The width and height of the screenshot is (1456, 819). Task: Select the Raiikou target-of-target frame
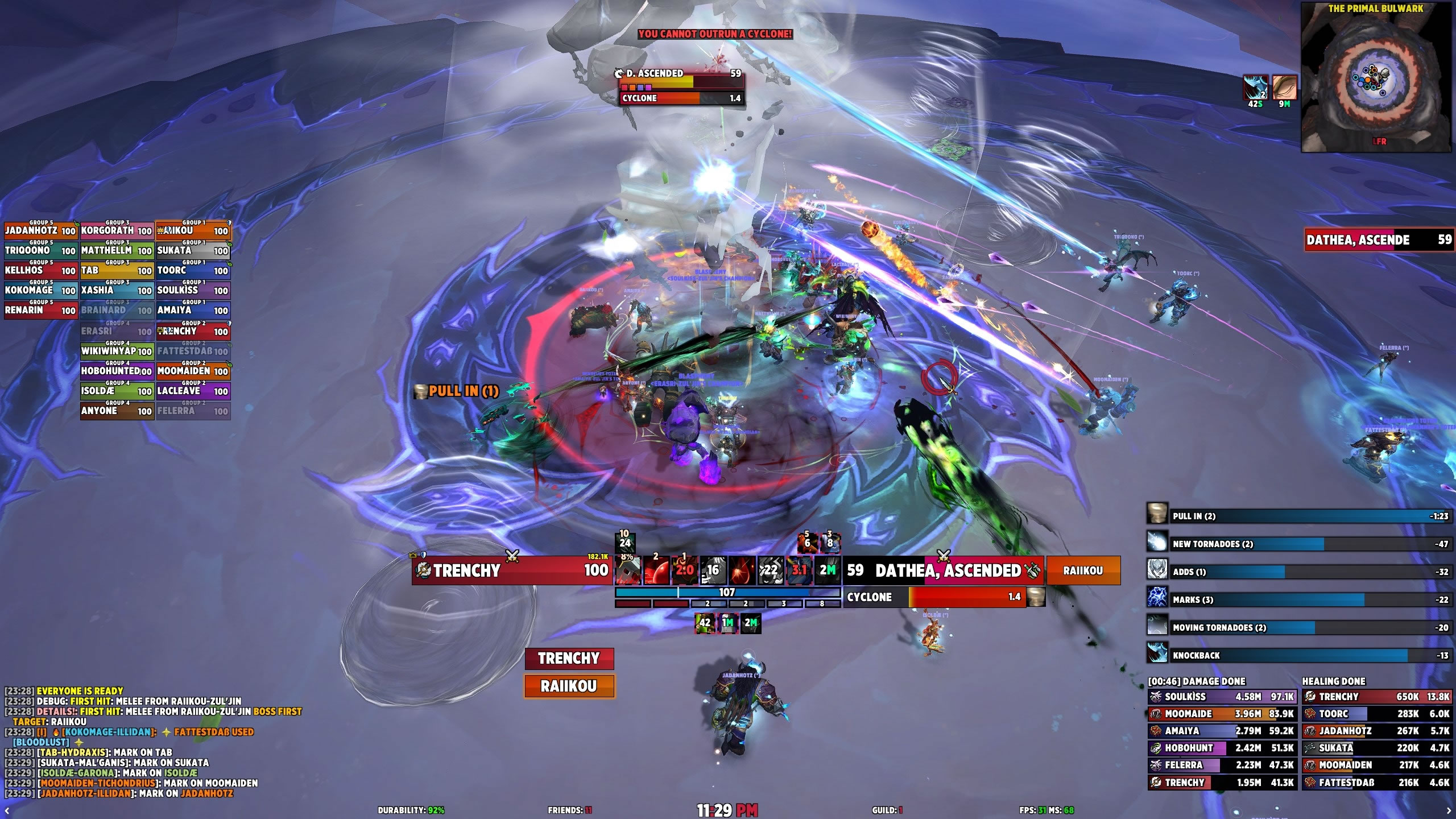click(x=1083, y=570)
